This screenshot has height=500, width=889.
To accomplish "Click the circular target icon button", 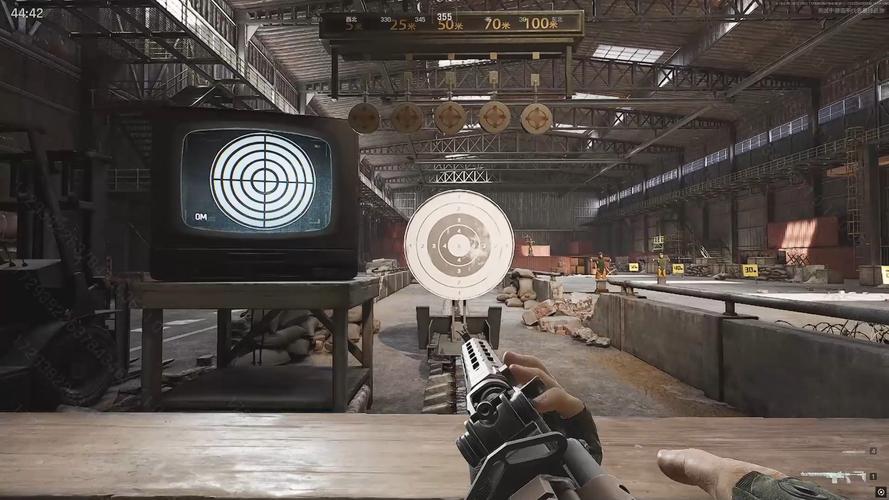I will [x=879, y=492].
